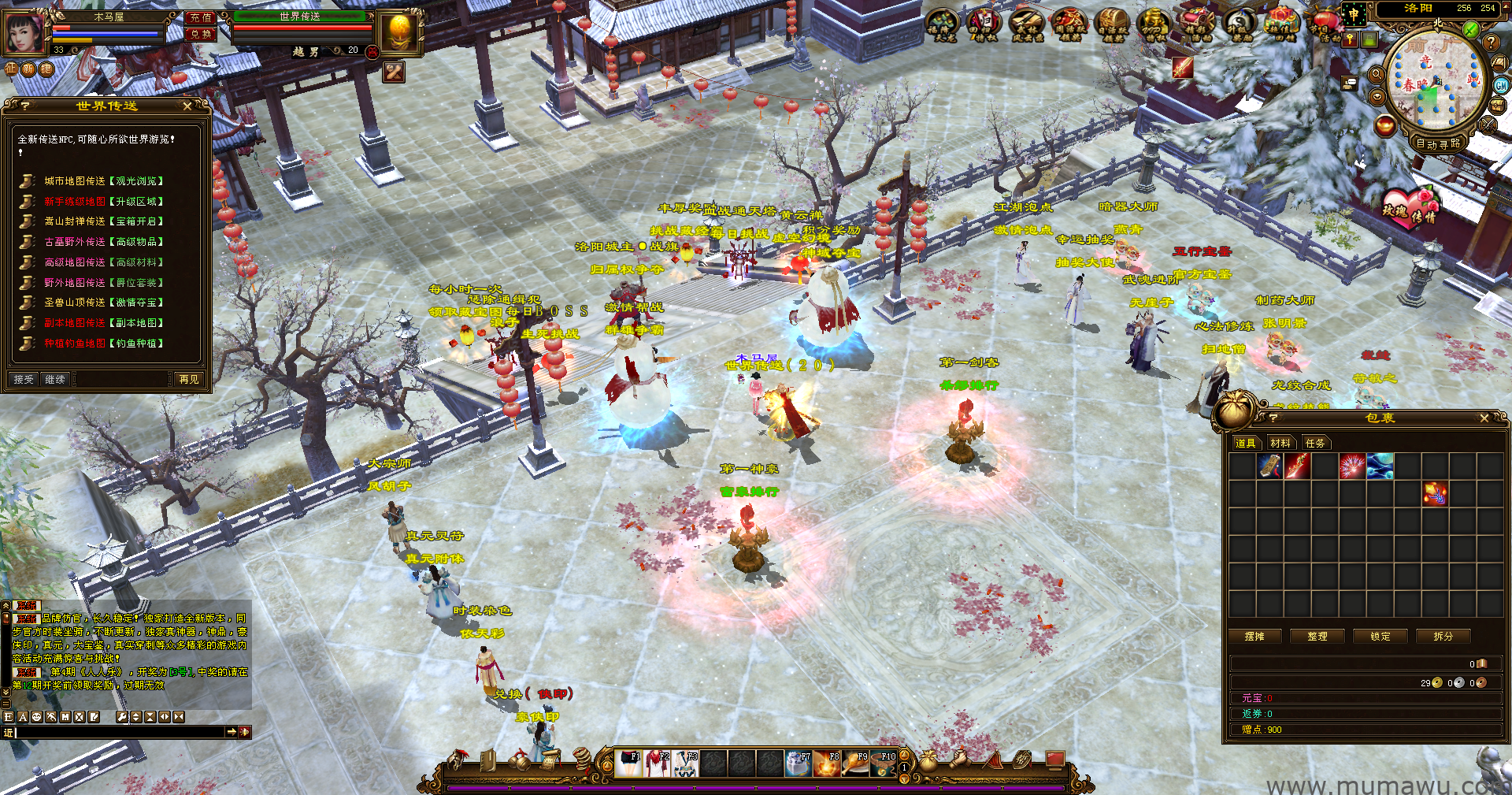This screenshot has height=795, width=1512.
Task: Switch to the 材料 materials tab
Action: pyautogui.click(x=1280, y=443)
